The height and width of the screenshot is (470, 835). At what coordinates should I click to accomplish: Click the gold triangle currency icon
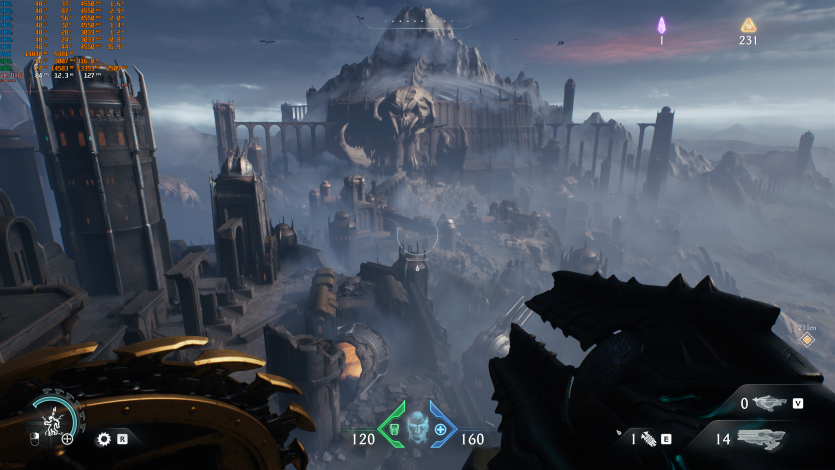(748, 25)
